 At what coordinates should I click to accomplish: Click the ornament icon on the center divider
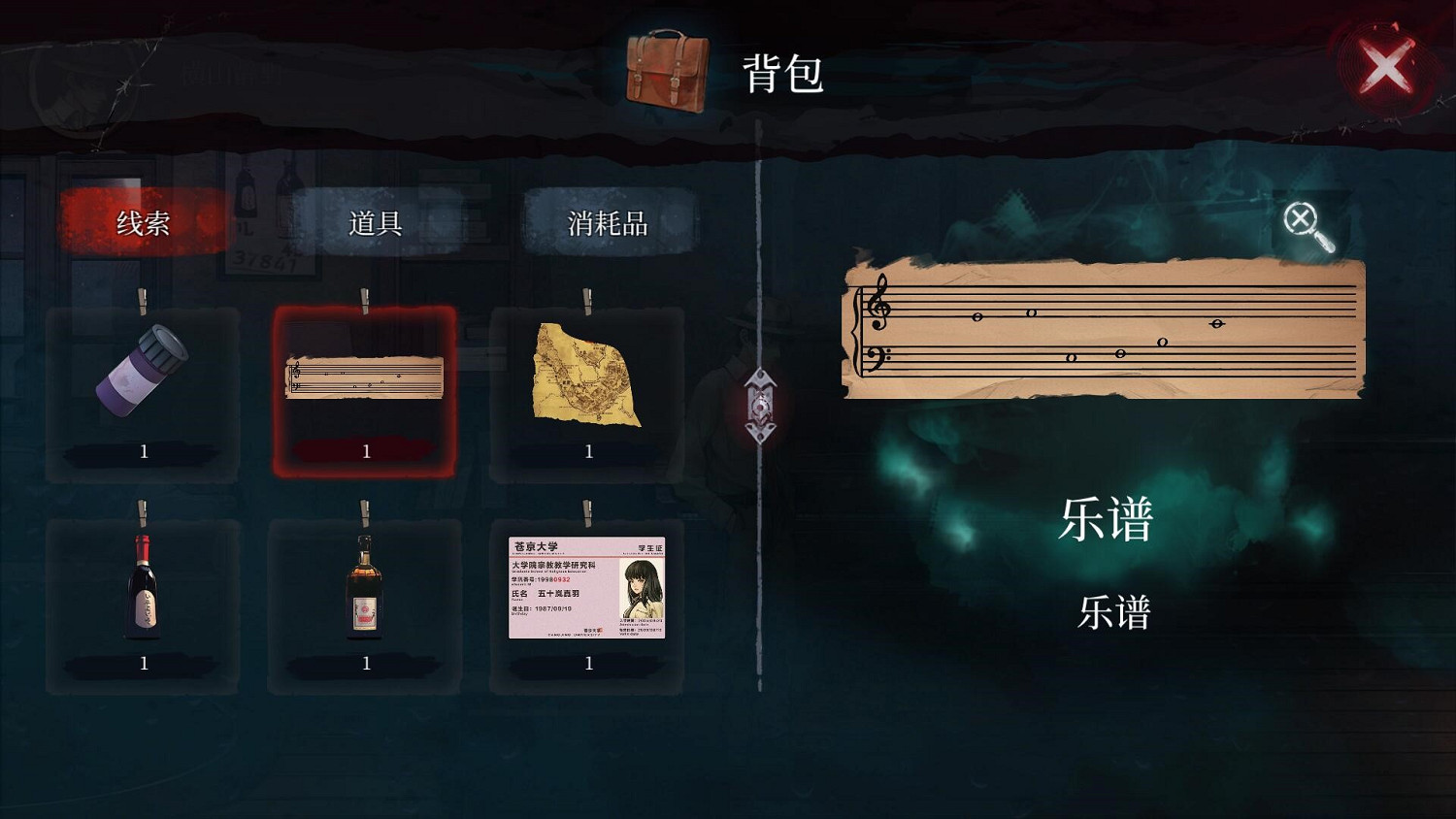(x=763, y=408)
